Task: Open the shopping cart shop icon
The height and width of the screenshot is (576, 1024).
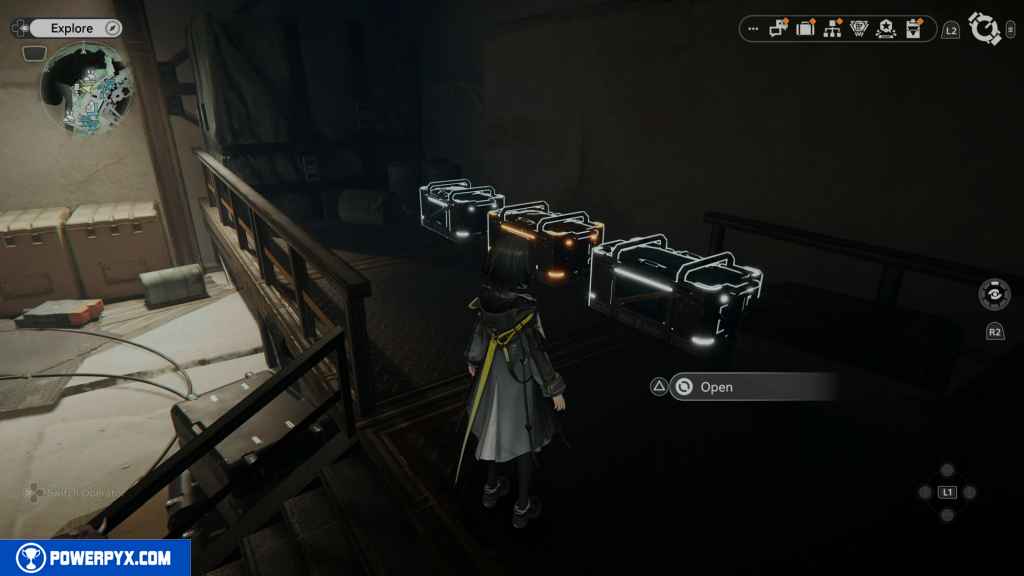Action: click(x=858, y=29)
